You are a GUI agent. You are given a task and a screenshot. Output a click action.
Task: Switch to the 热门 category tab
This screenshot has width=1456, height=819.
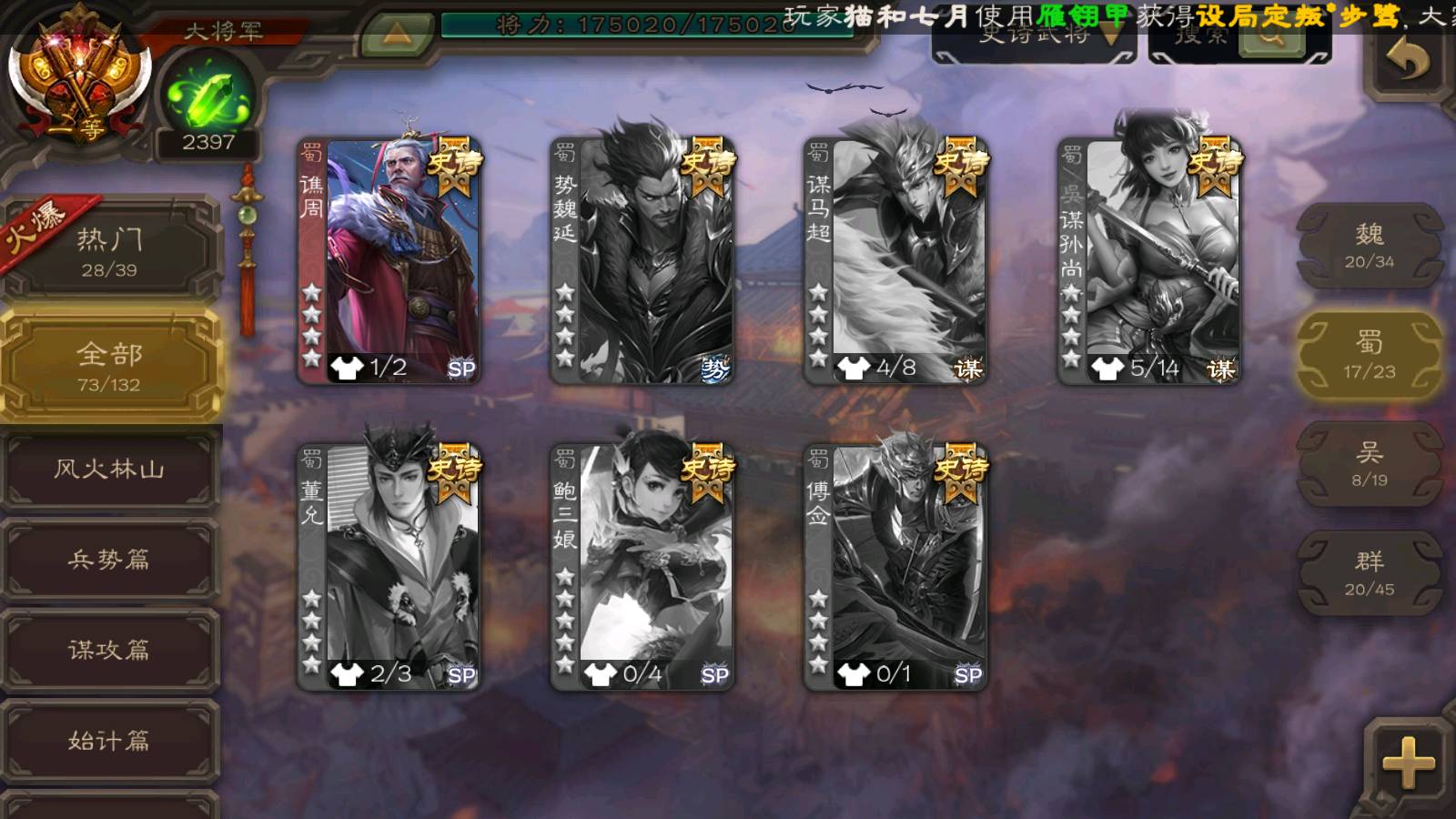[x=109, y=251]
